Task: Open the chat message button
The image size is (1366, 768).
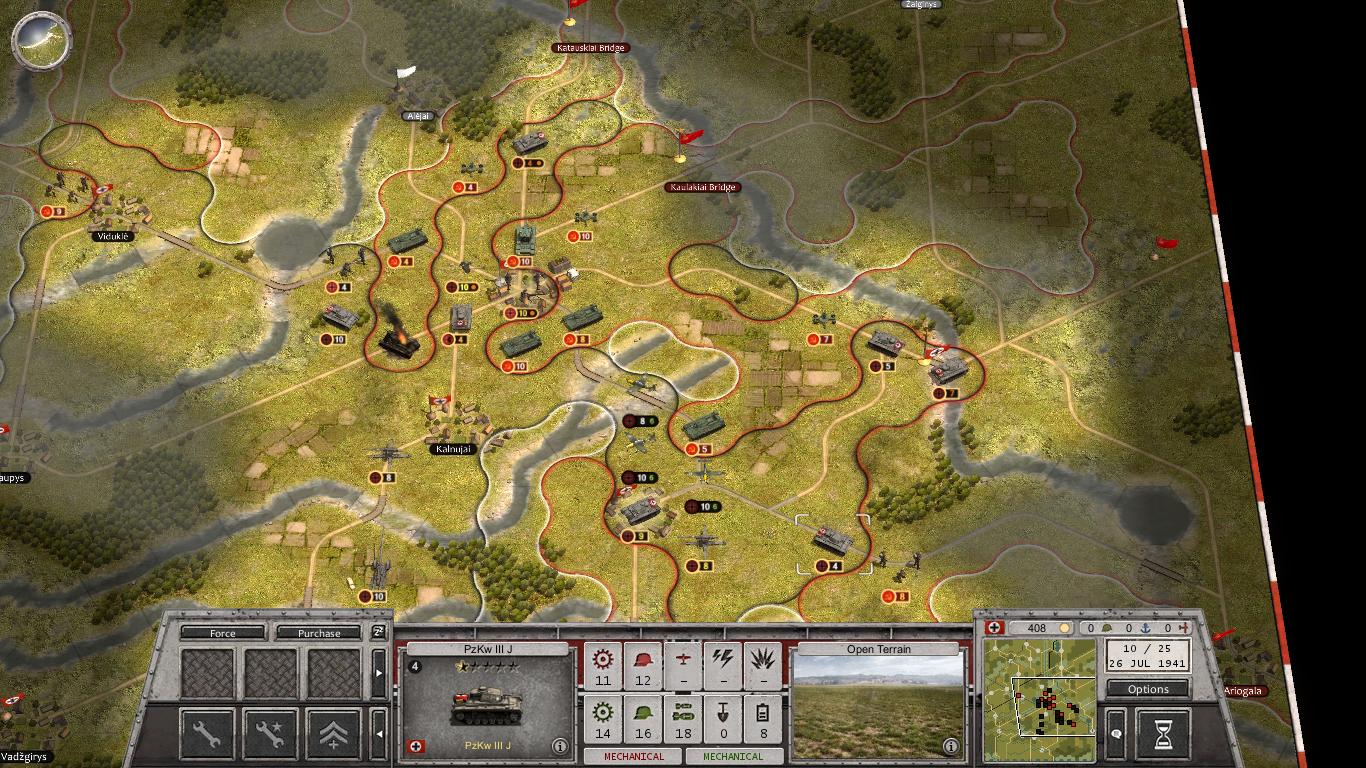Action: point(1116,735)
